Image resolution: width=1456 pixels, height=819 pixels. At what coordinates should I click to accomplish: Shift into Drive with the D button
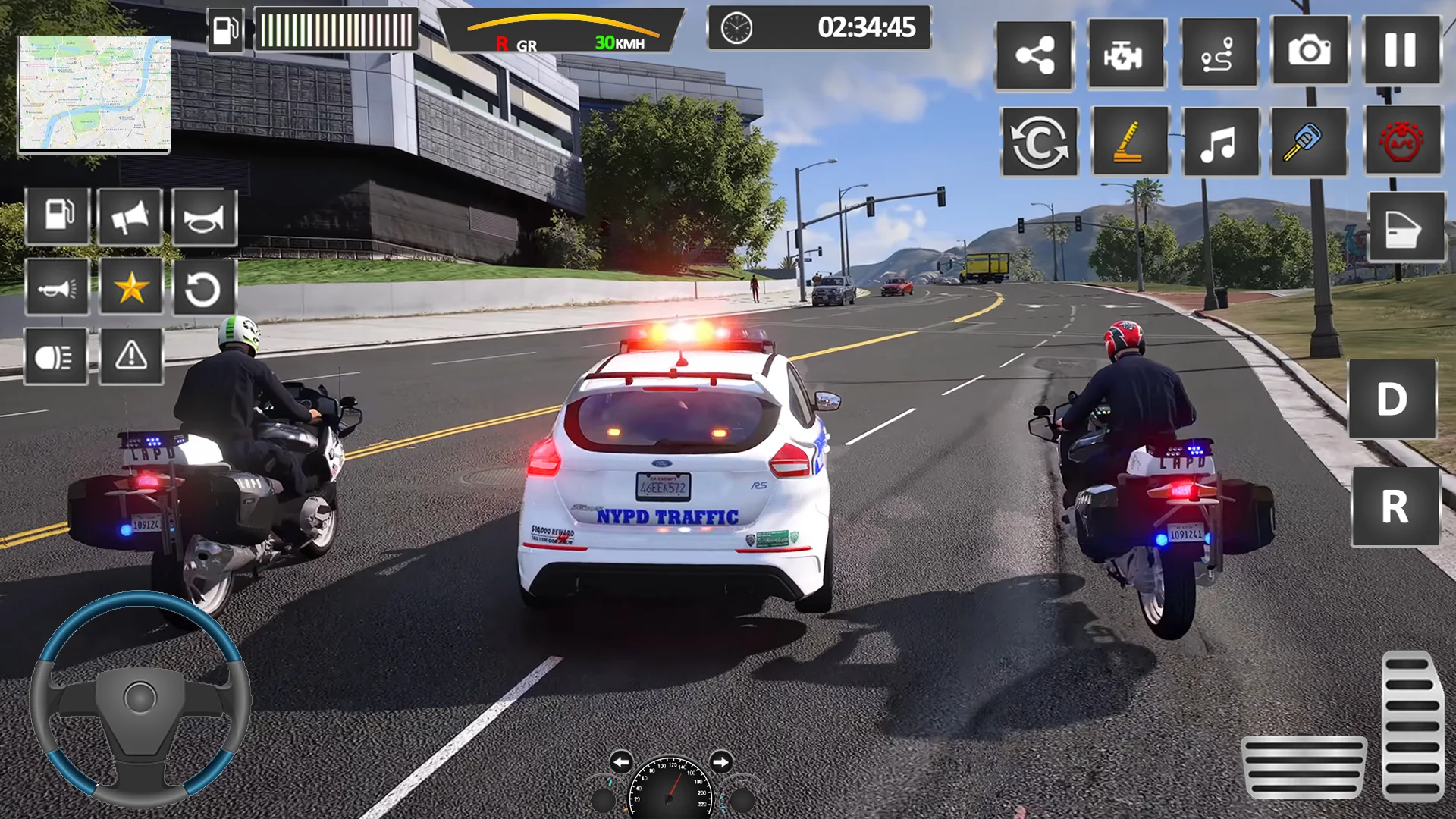point(1392,399)
